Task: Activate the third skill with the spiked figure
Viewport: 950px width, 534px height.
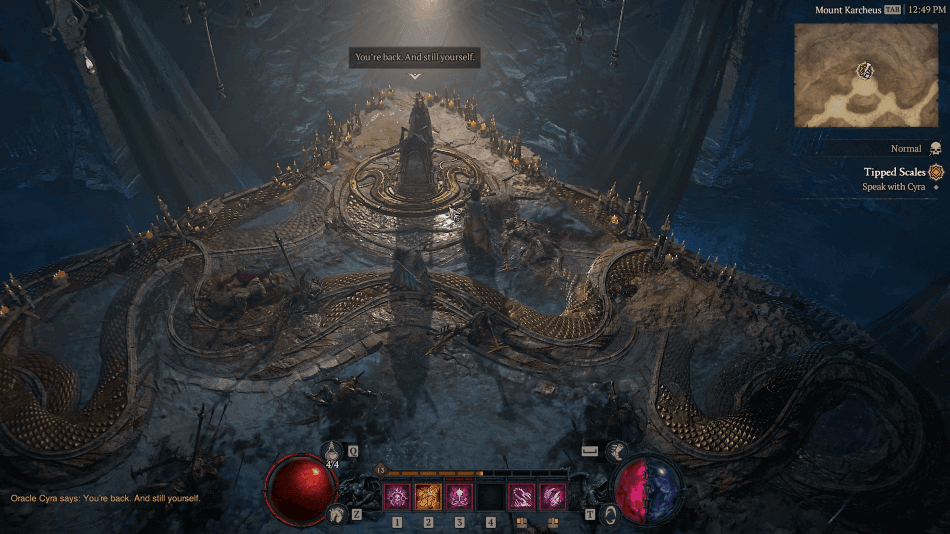Action: pyautogui.click(x=459, y=496)
